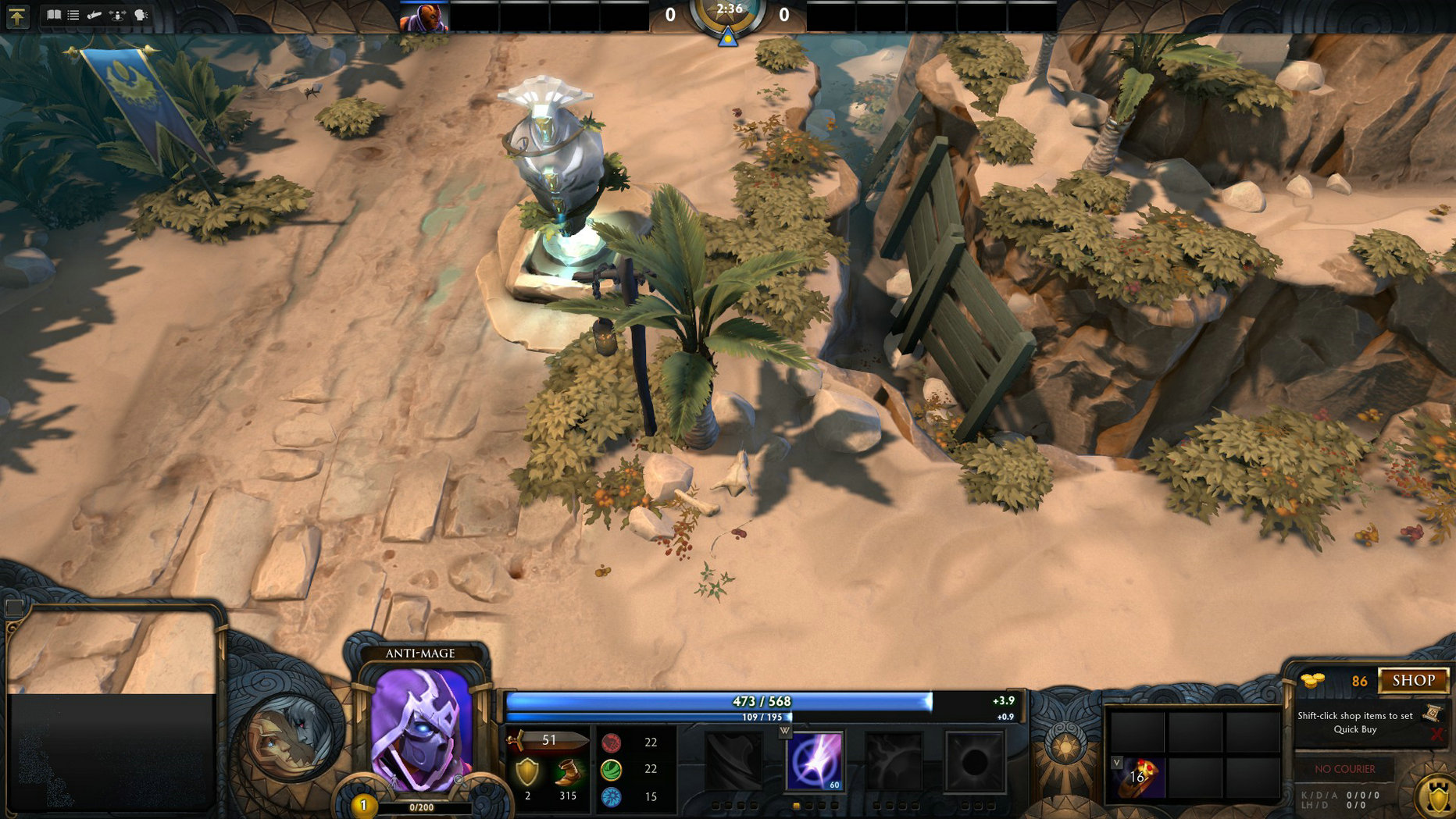Open the guides book icon in top-left toolbar
1456x819 pixels.
click(54, 15)
